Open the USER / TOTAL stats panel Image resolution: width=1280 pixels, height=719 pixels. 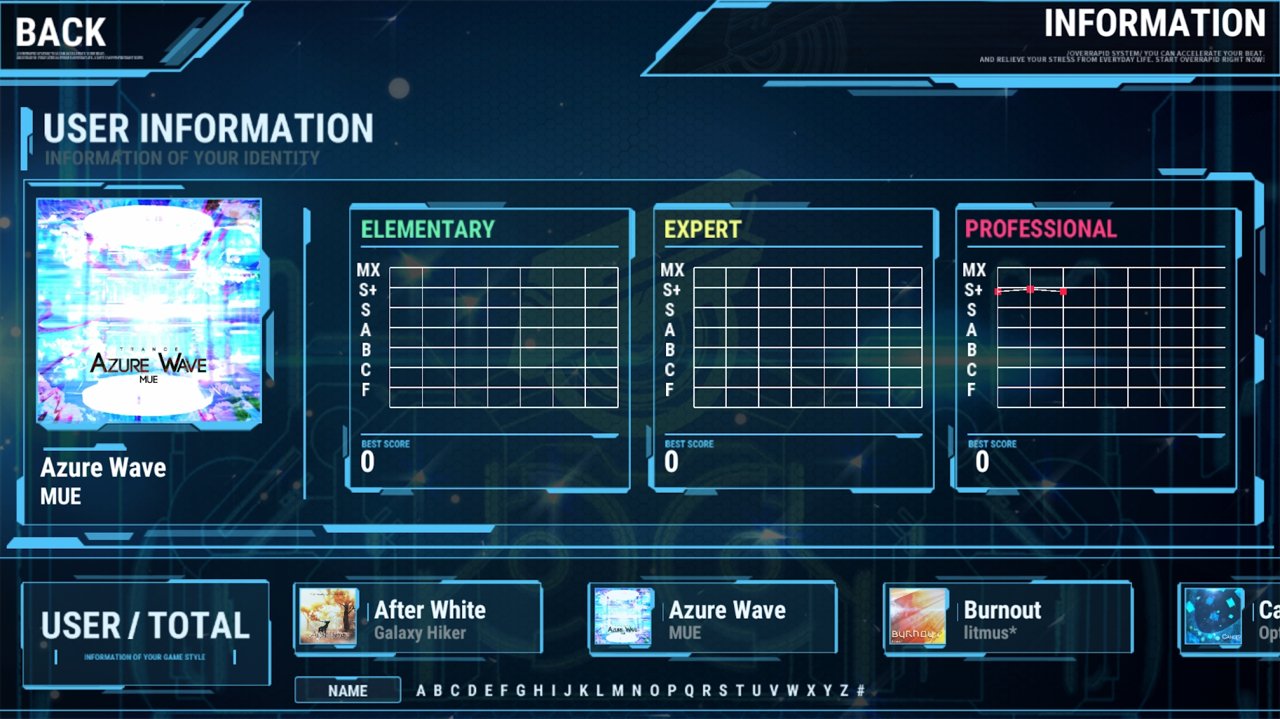(146, 632)
